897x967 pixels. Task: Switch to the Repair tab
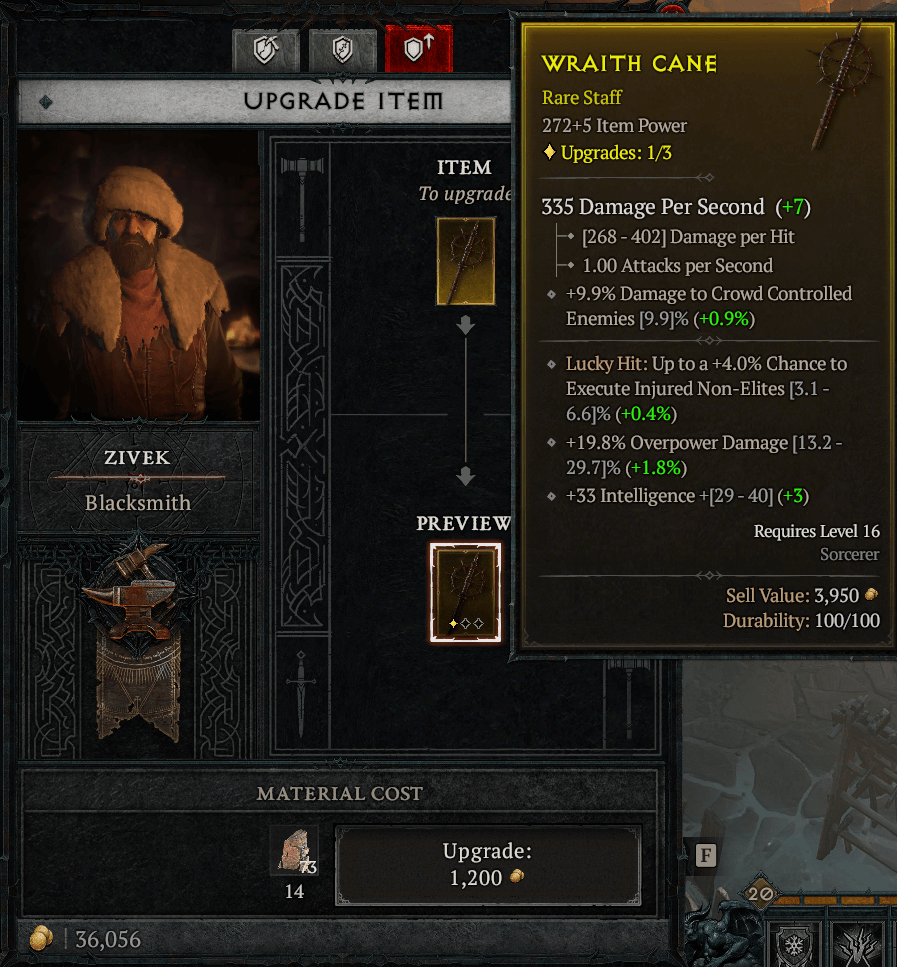[x=266, y=50]
